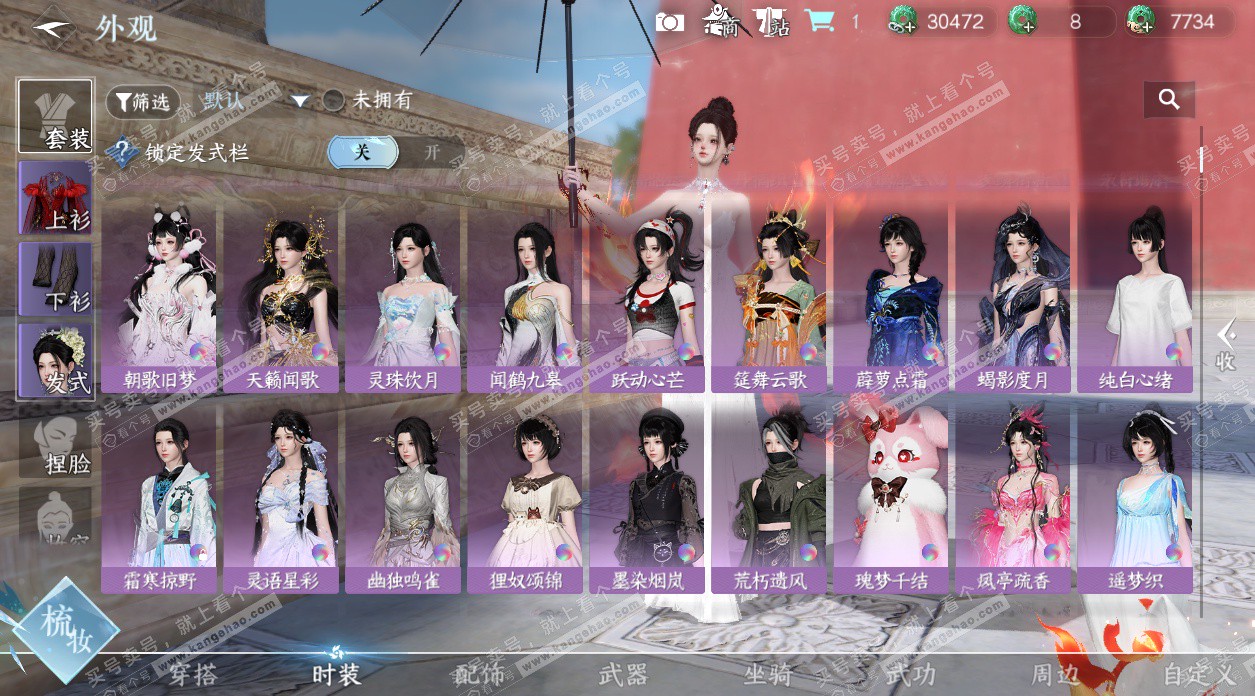
Task: Go back using the top-left arrow
Action: point(52,27)
